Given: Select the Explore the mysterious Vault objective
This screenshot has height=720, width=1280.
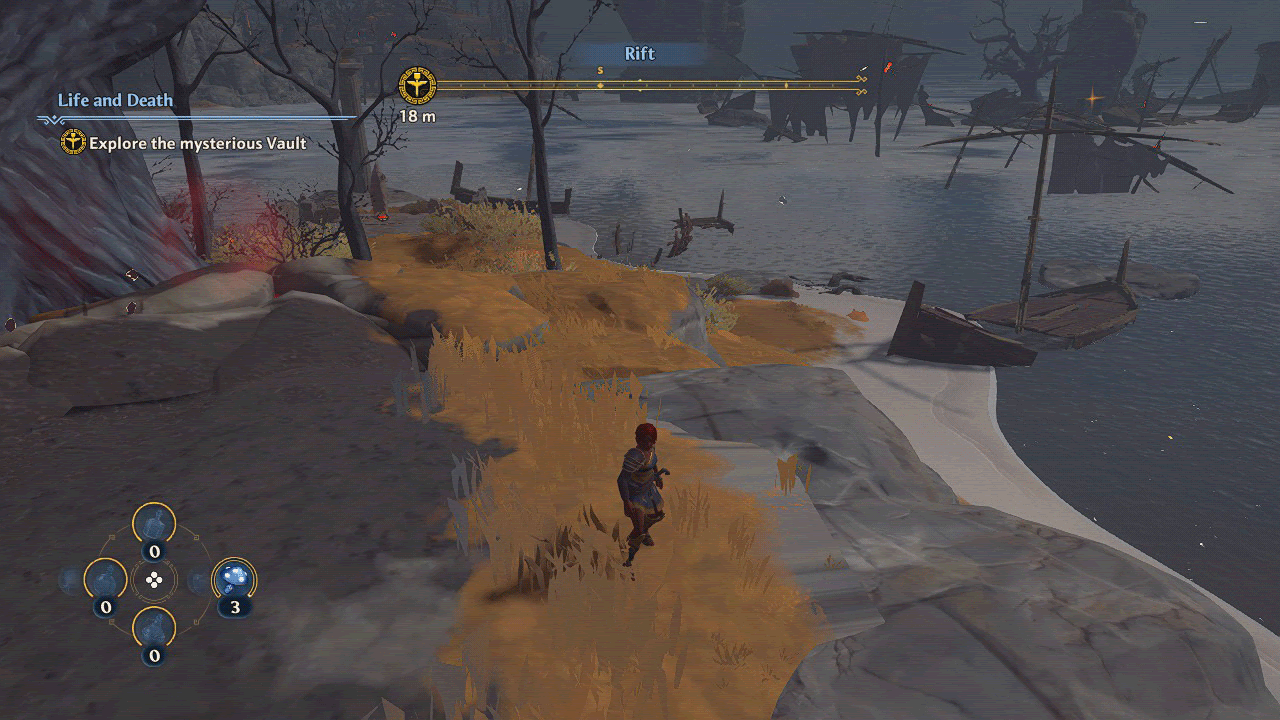Looking at the screenshot, I should 197,143.
